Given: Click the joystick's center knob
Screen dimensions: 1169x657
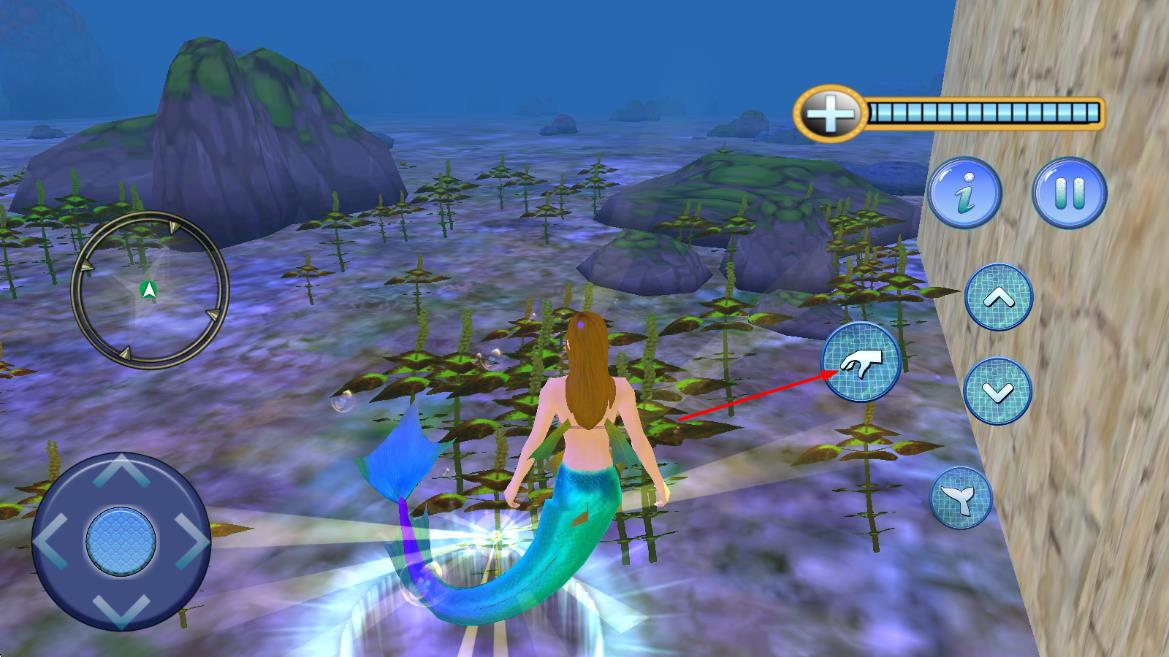Looking at the screenshot, I should pyautogui.click(x=121, y=541).
